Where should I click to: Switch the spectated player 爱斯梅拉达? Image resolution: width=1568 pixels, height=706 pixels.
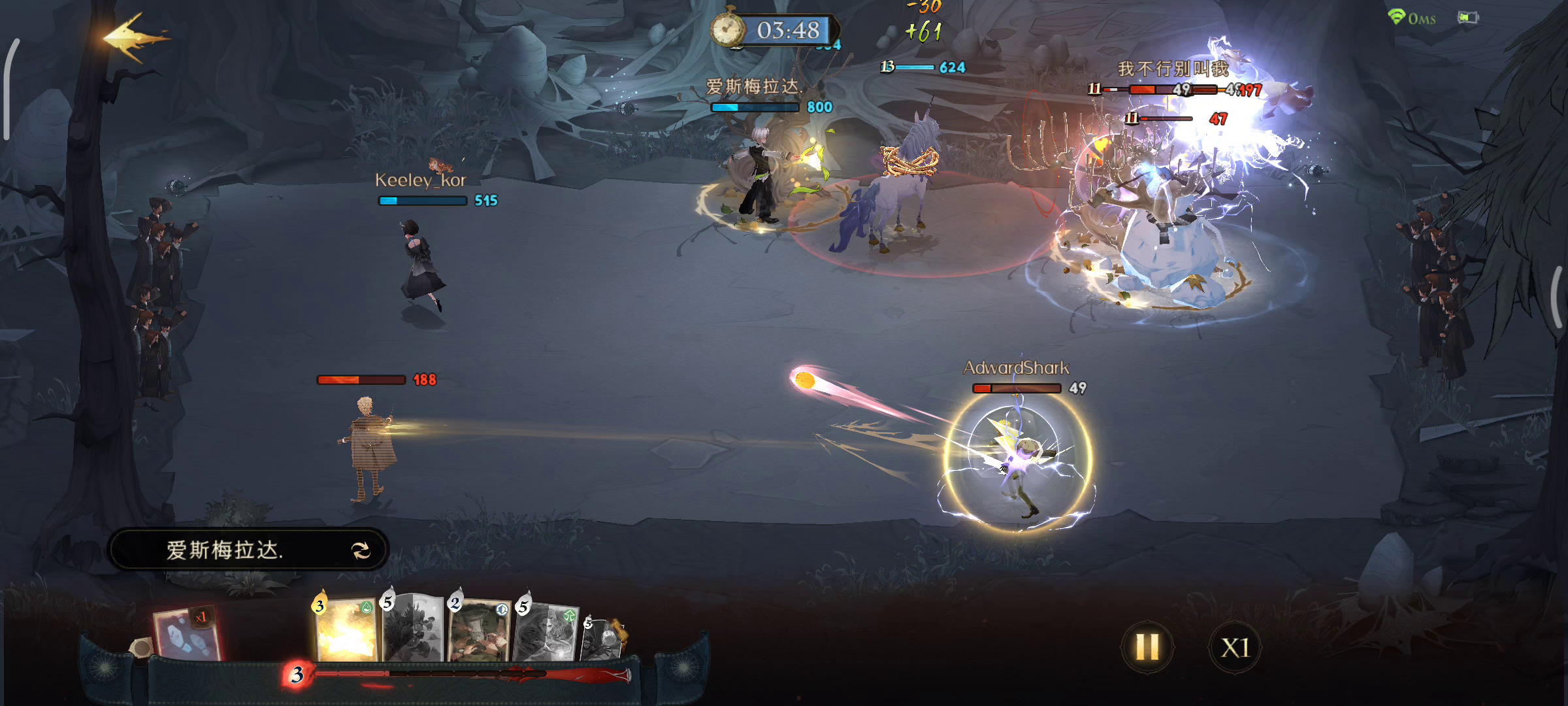(361, 550)
